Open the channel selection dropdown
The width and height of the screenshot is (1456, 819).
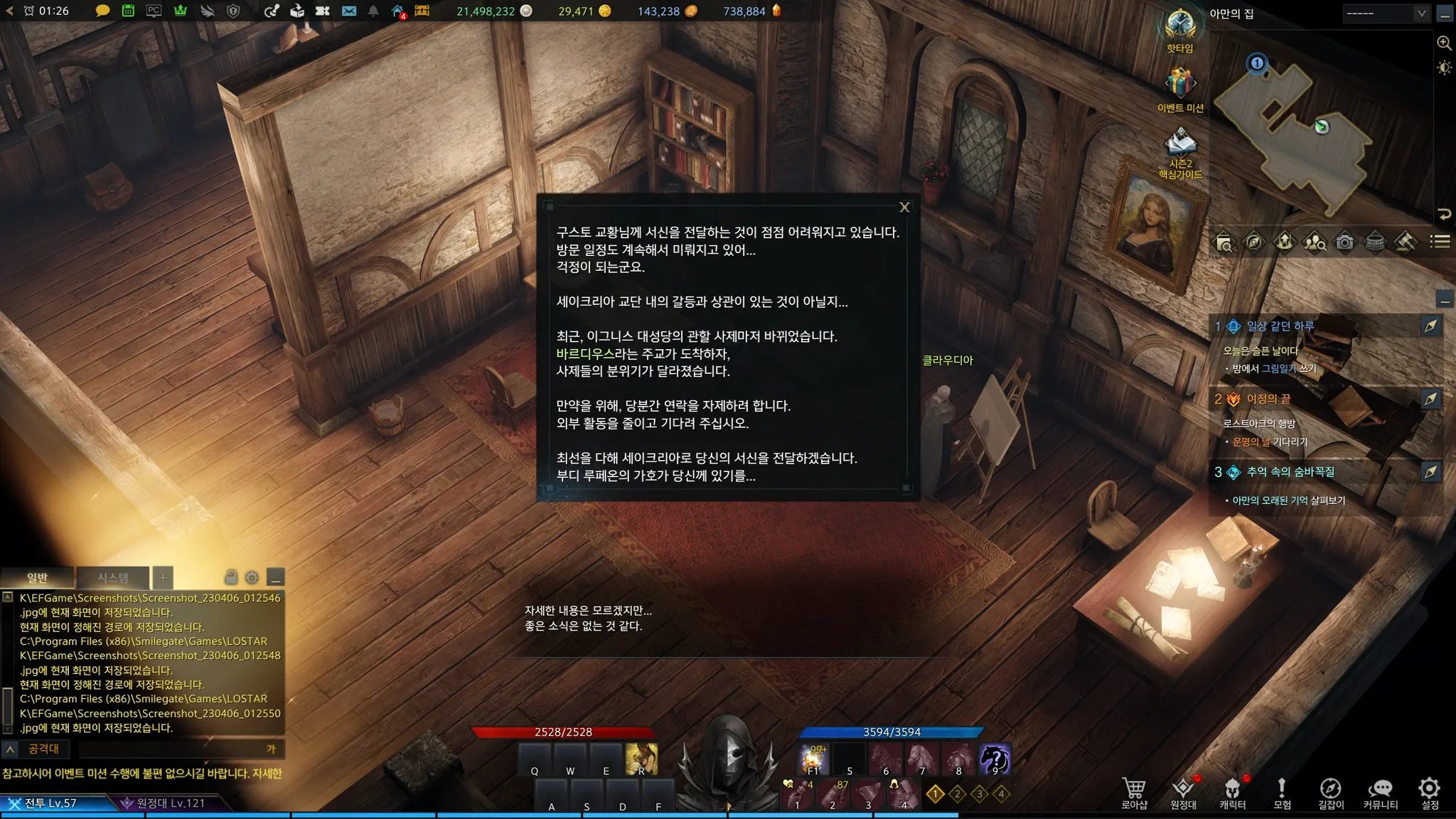pos(1386,13)
